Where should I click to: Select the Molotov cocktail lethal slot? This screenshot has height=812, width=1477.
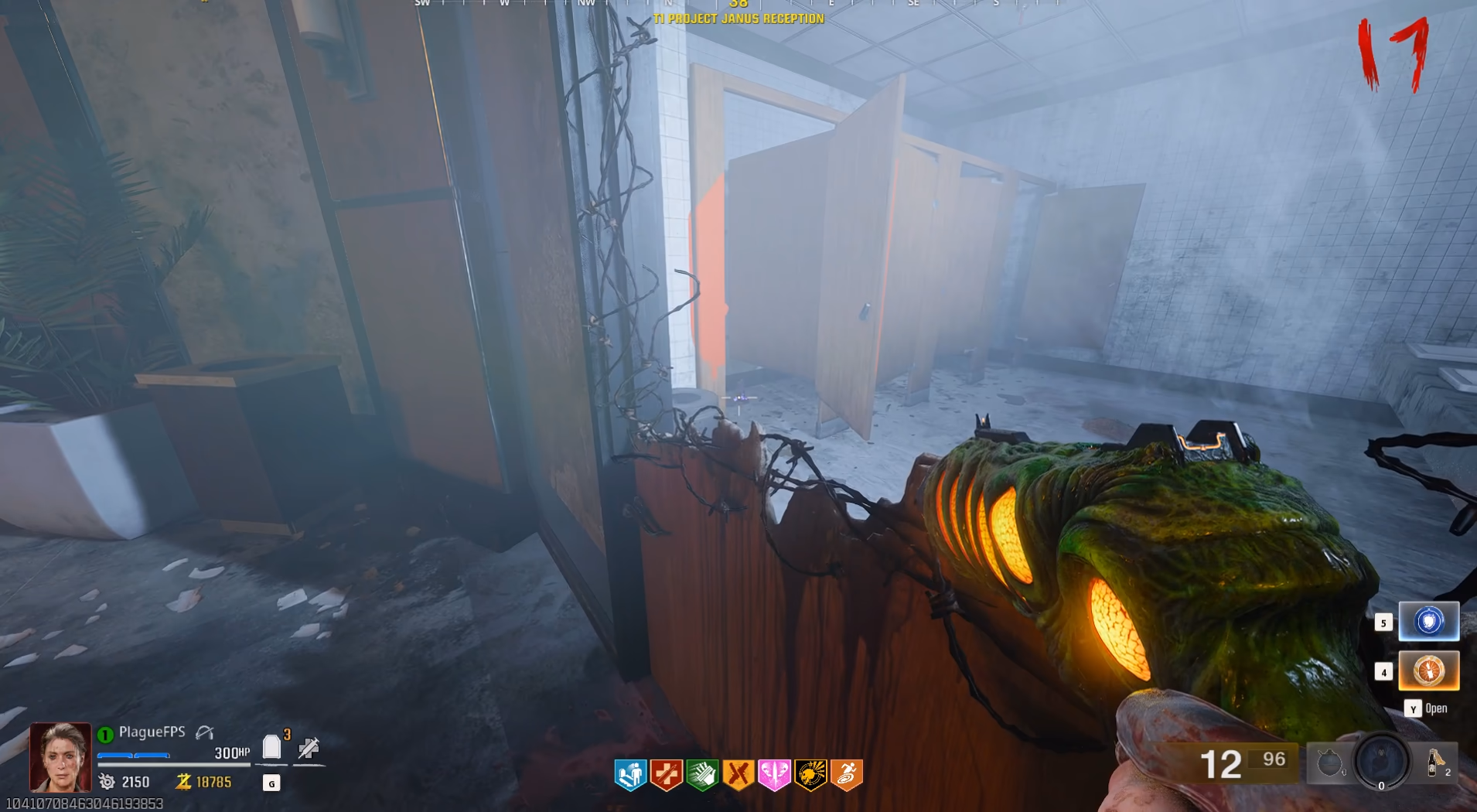pos(1437,763)
